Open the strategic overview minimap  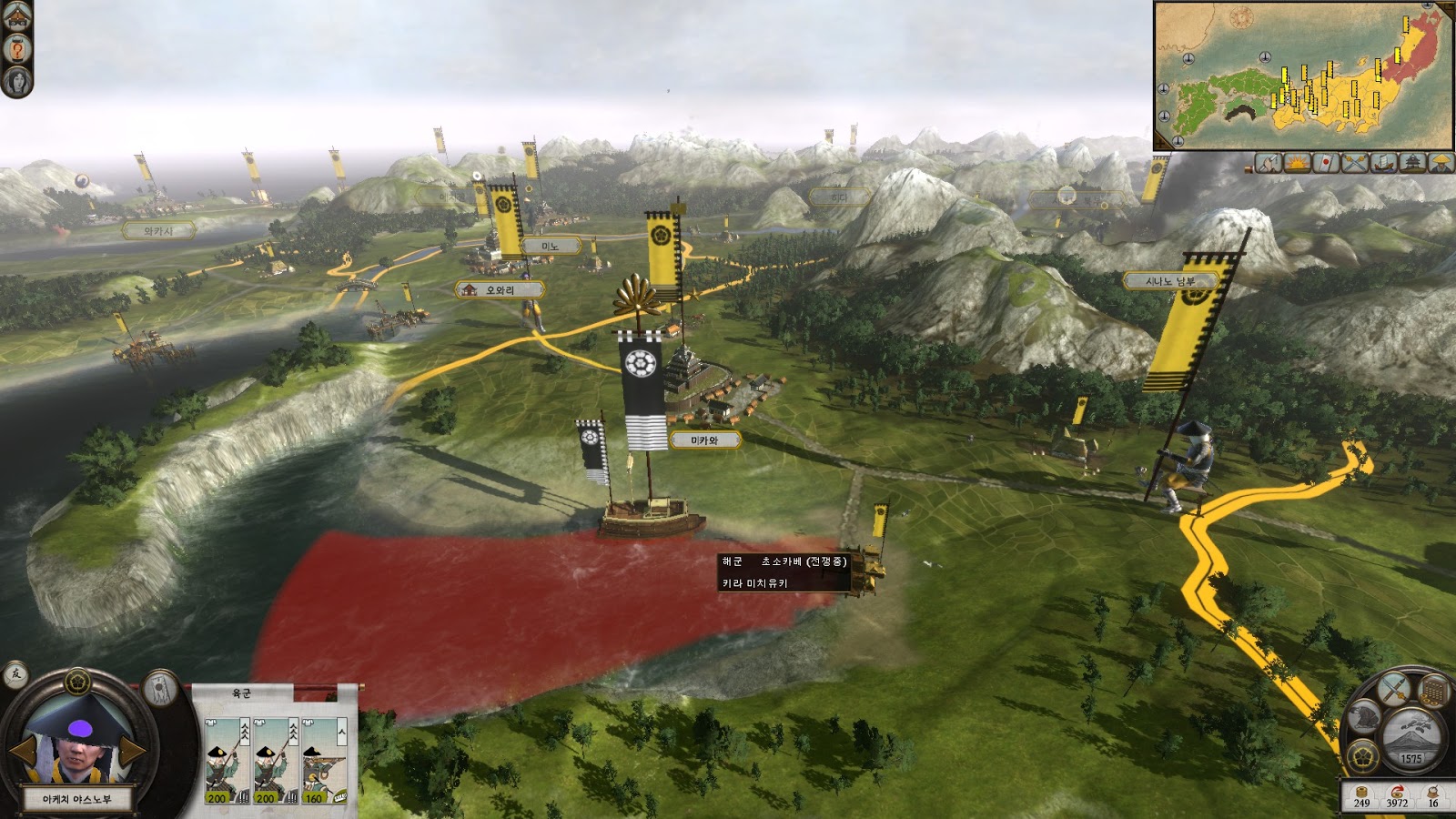(x=1301, y=75)
